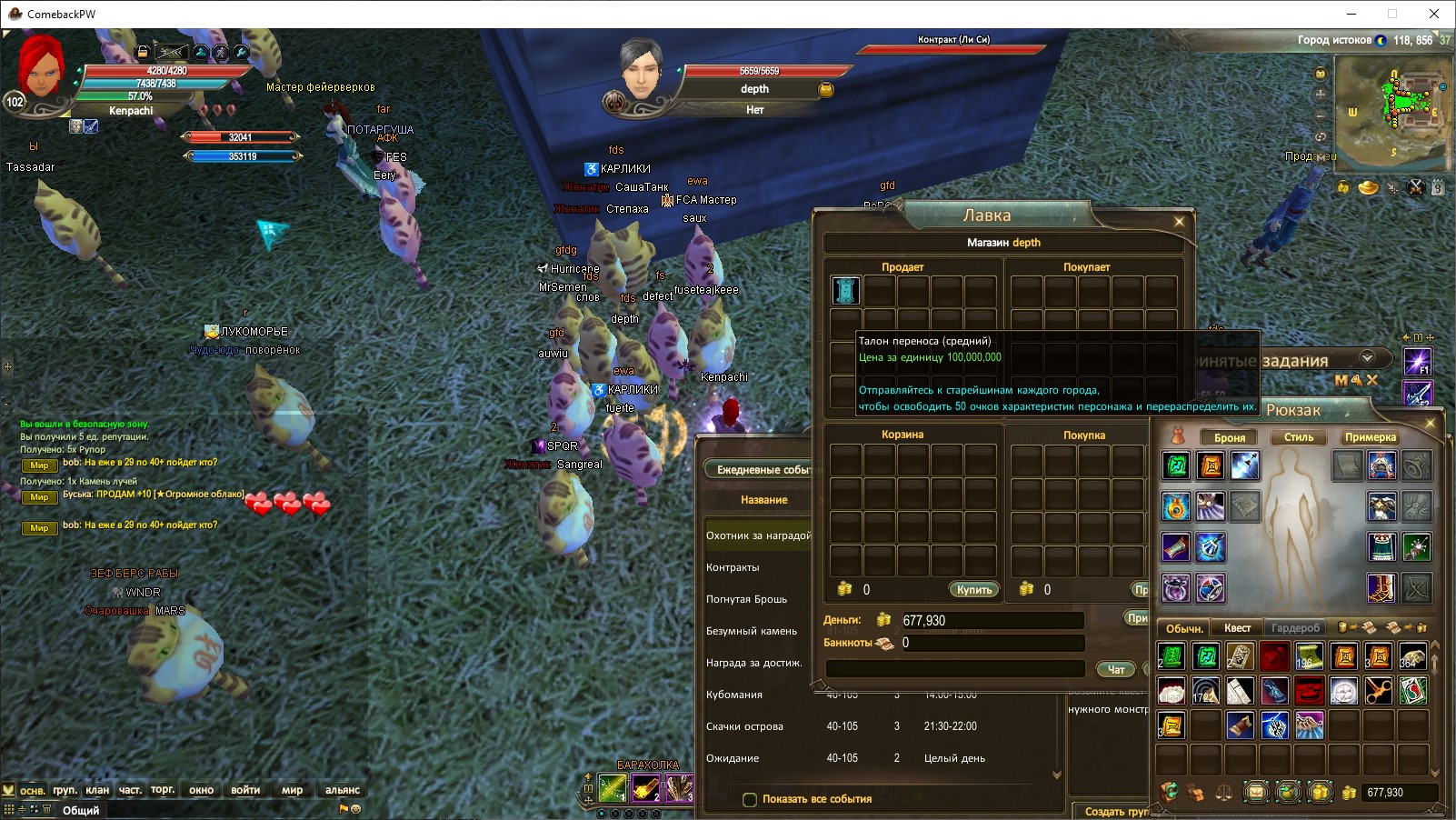Open the Стиль tab
Screen dimensions: 1456x820
pyautogui.click(x=1298, y=437)
